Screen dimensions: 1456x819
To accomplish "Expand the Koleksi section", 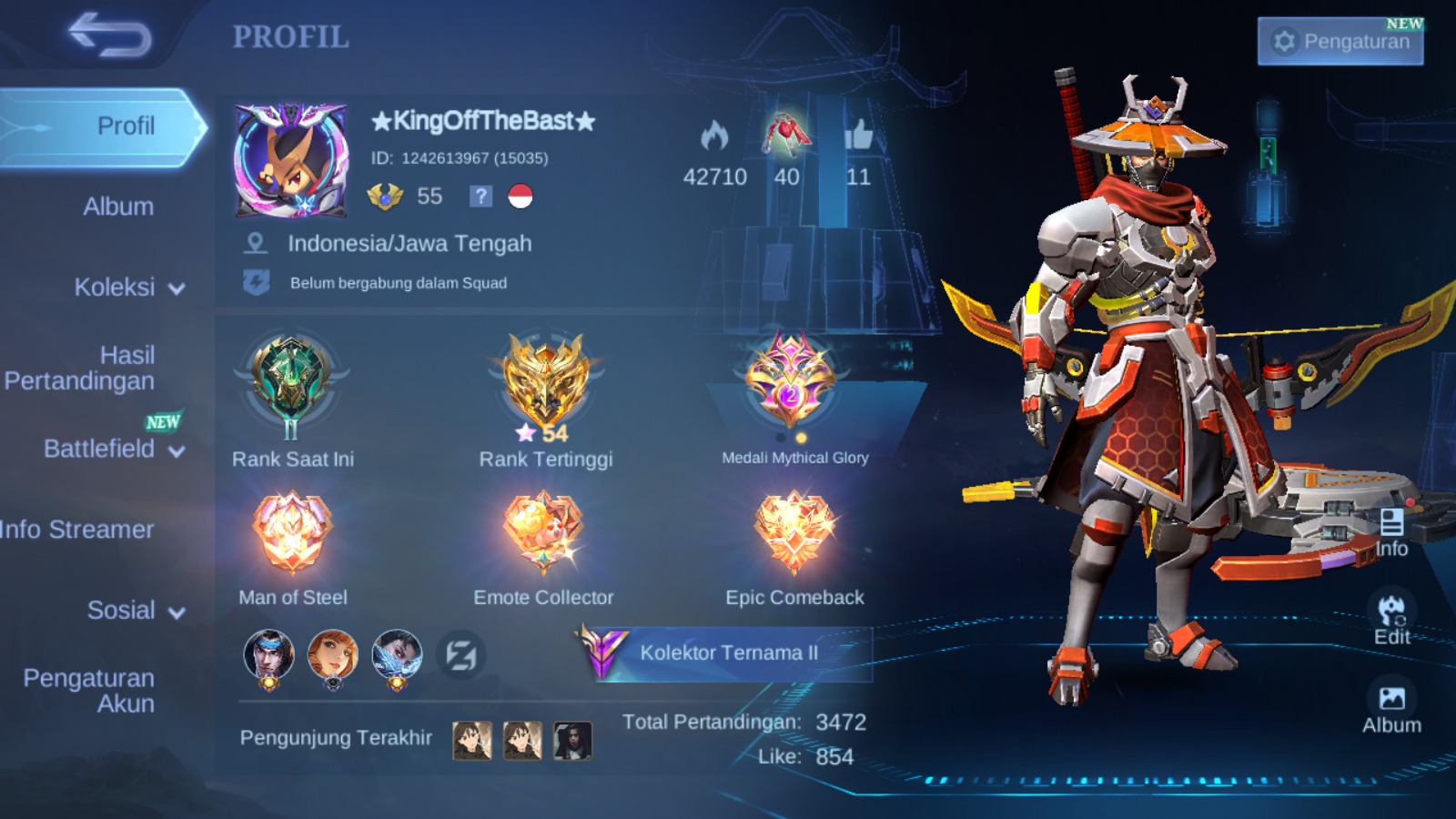I will click(129, 288).
